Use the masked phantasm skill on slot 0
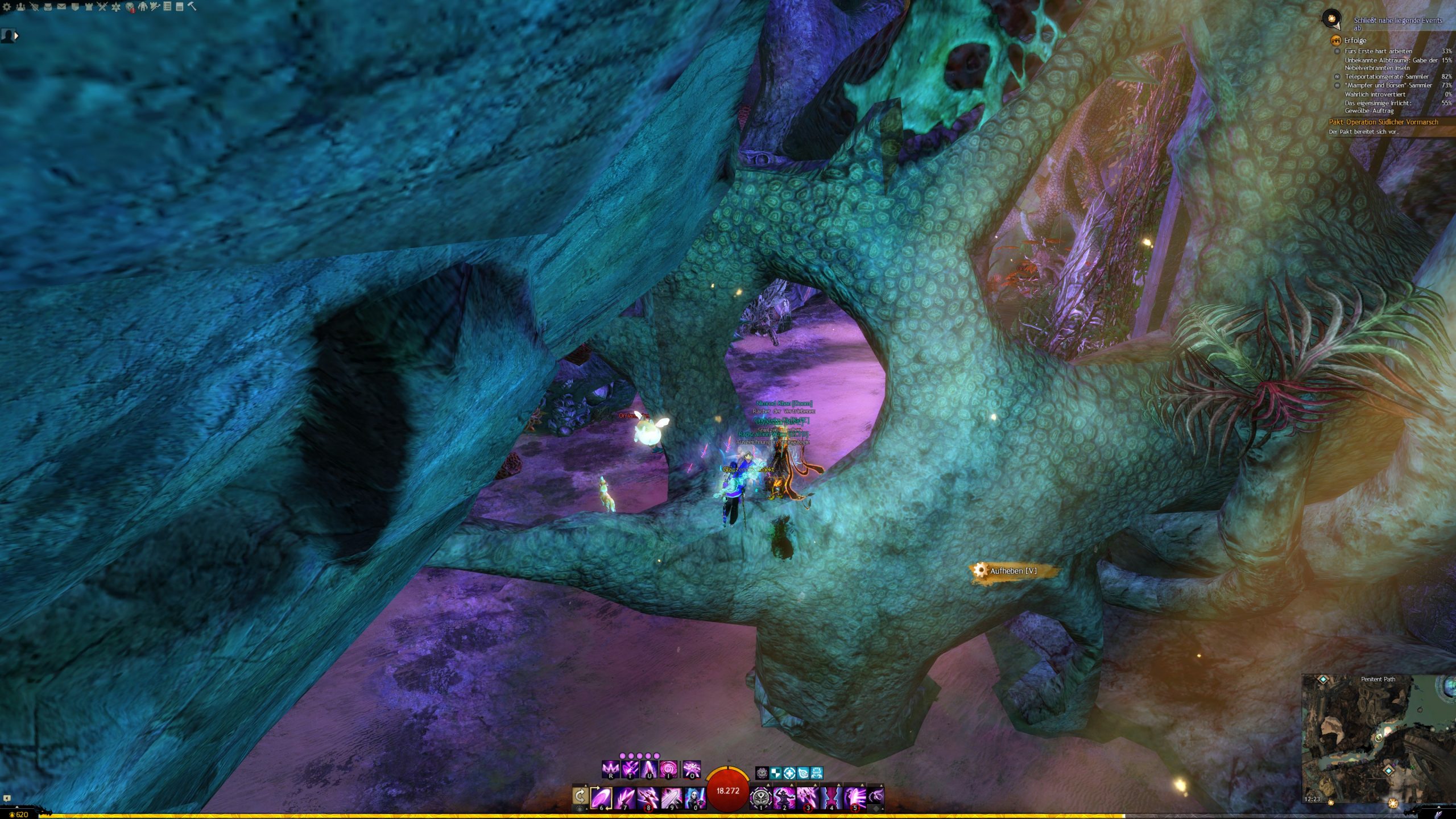This screenshot has height=819, width=1456. [694, 797]
